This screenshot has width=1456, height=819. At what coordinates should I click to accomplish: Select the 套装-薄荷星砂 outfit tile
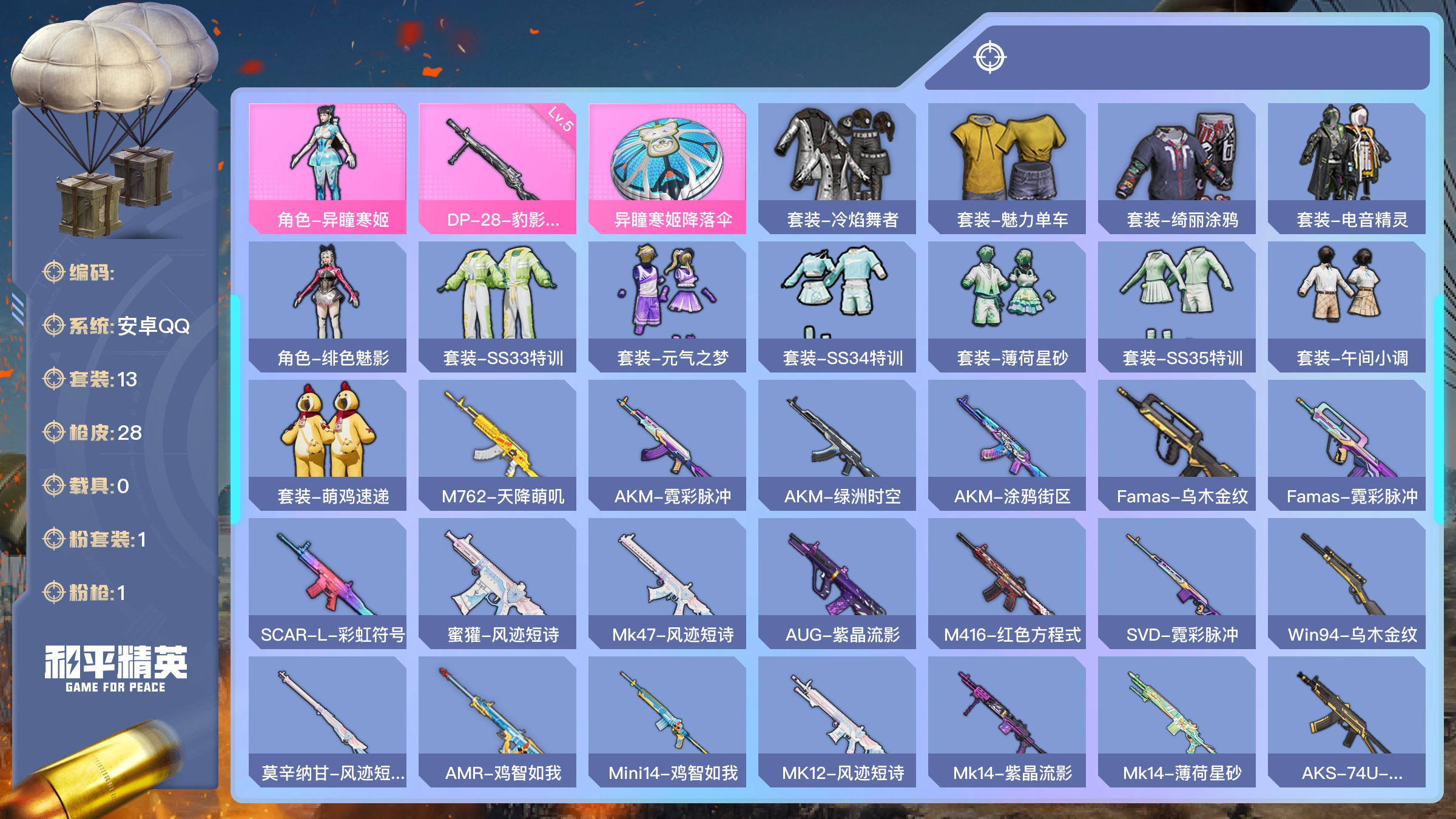1007,306
